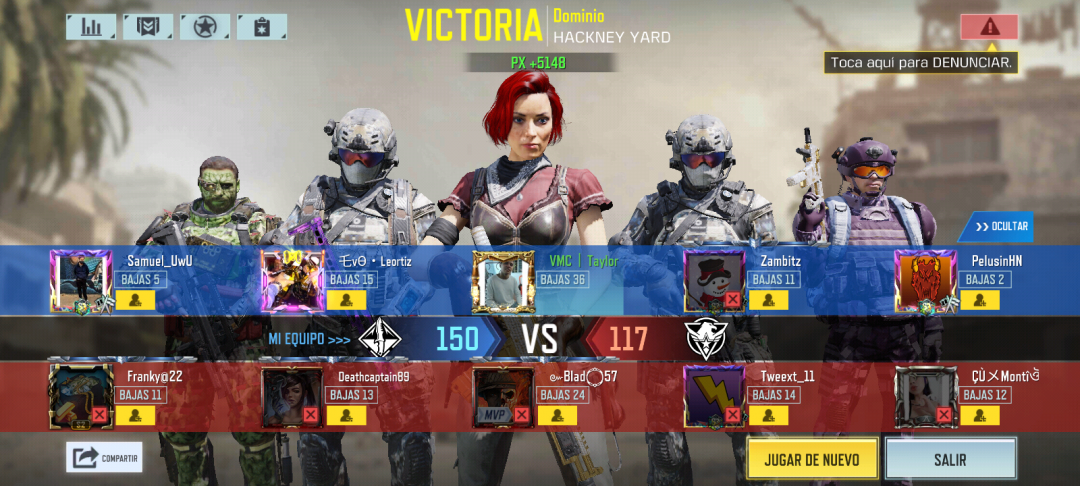Image resolution: width=1080 pixels, height=486 pixels.
Task: Open the circled star tab
Action: (x=205, y=27)
